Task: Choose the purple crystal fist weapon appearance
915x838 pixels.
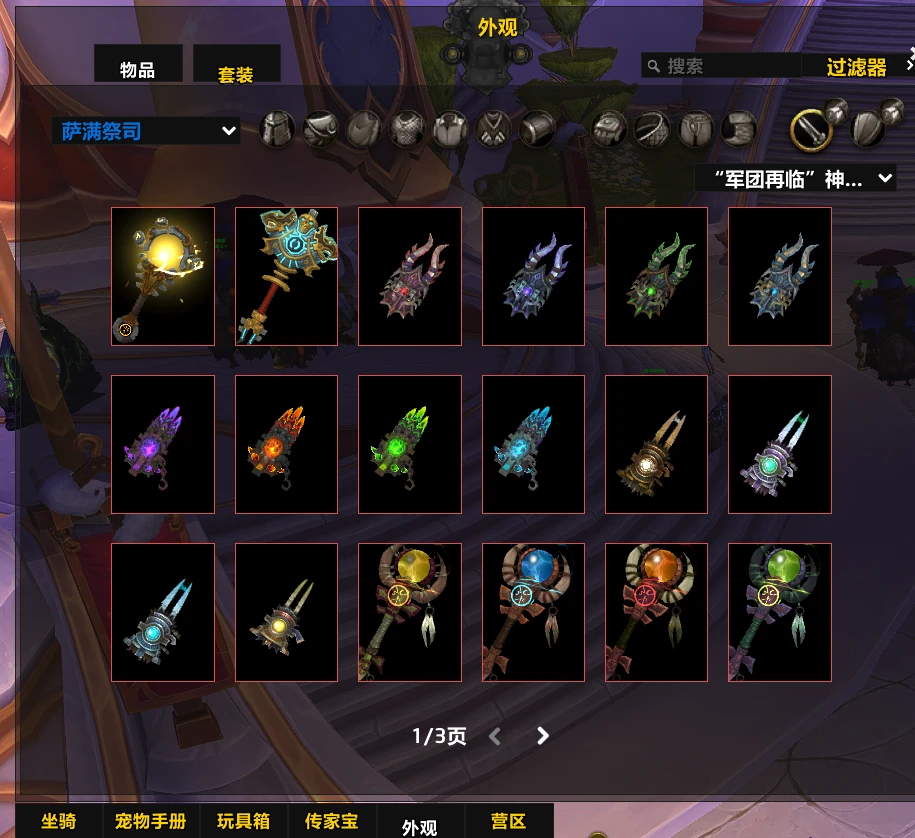Action: click(x=163, y=444)
